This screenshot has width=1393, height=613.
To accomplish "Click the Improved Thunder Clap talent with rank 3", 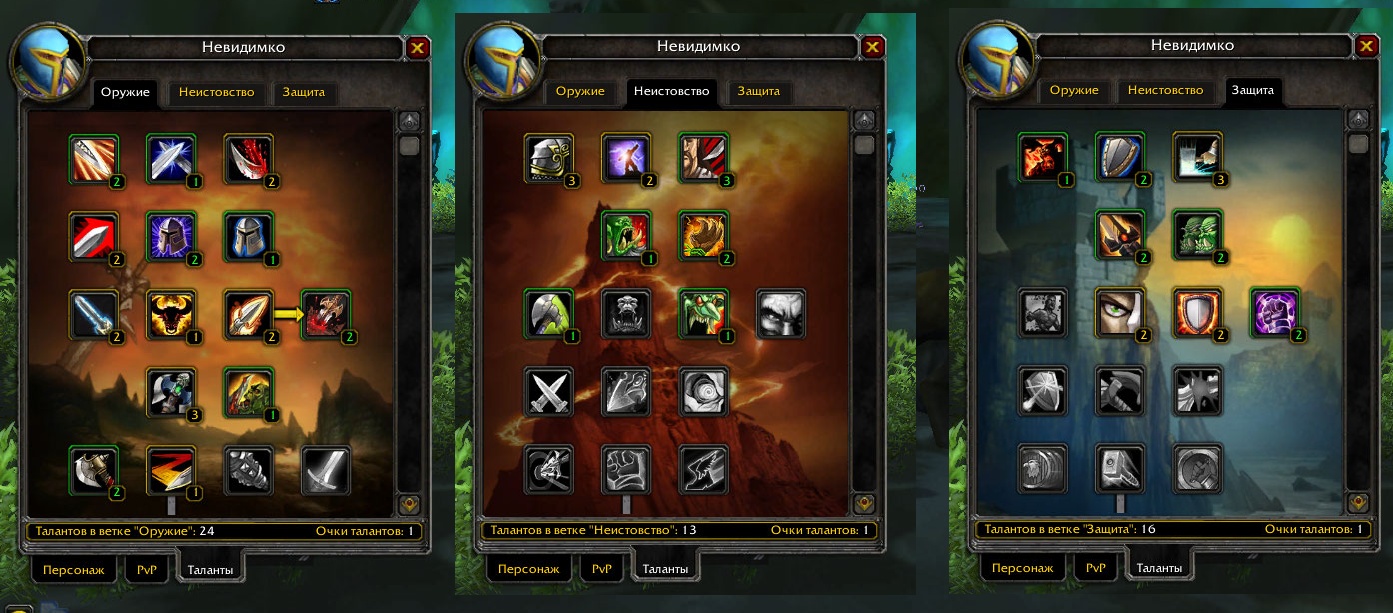I will (1197, 157).
